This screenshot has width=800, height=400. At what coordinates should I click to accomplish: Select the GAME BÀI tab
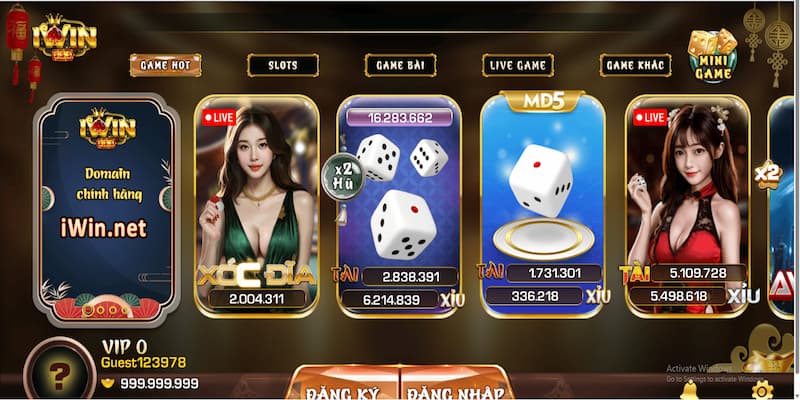click(400, 65)
